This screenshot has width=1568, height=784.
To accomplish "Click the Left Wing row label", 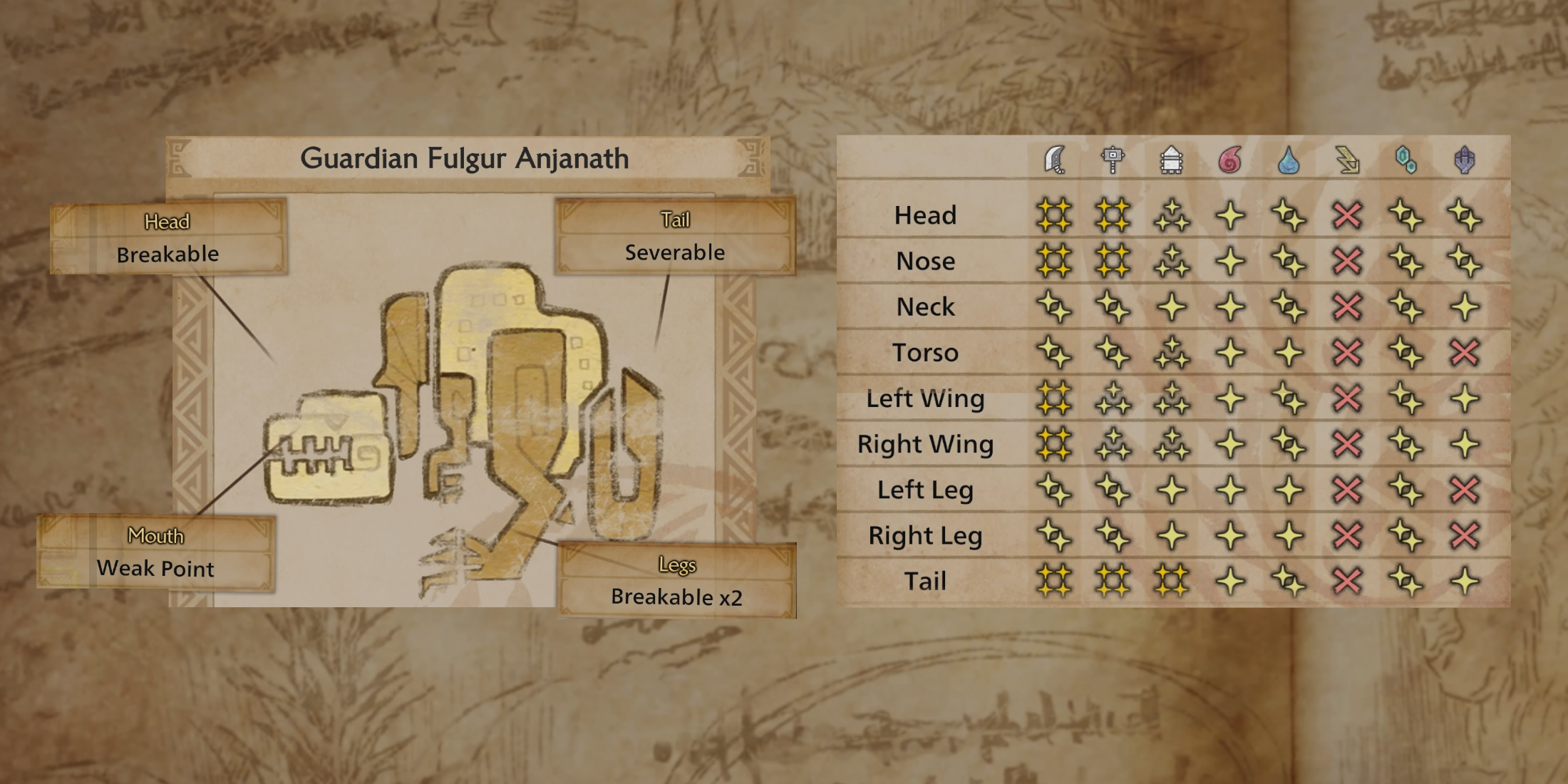I will tap(927, 398).
